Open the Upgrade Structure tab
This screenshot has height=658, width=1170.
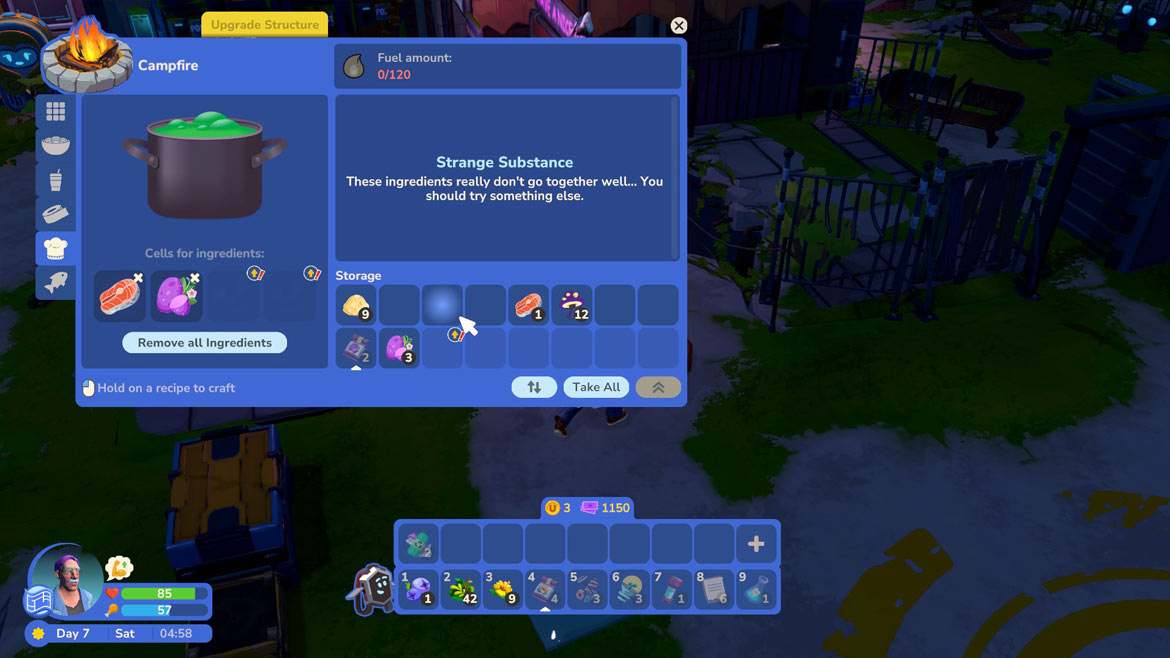[265, 25]
